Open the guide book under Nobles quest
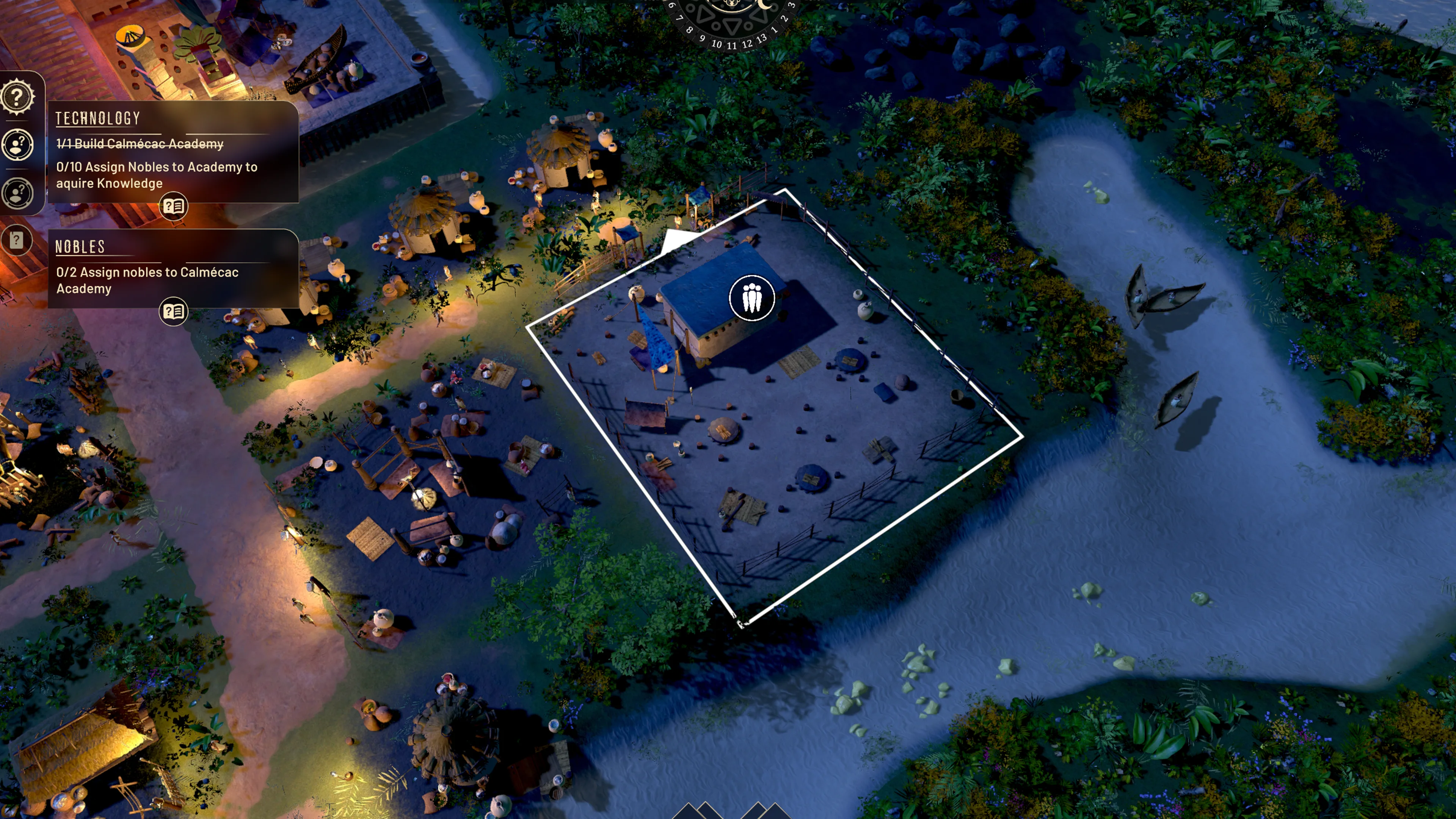The image size is (1456, 819). pyautogui.click(x=174, y=311)
